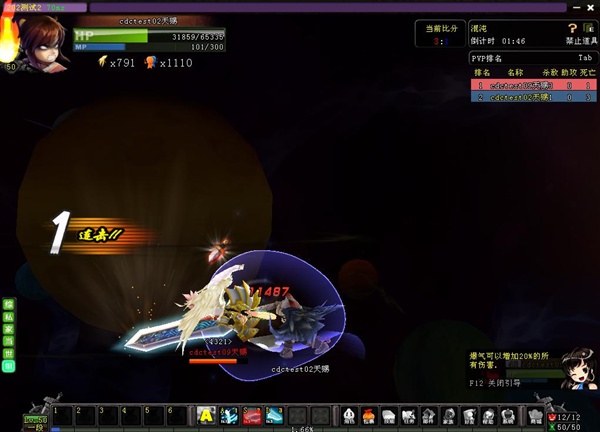Screen dimensions: 600x432
Task: Click the exit icon beside the help mark
Action: click(590, 28)
